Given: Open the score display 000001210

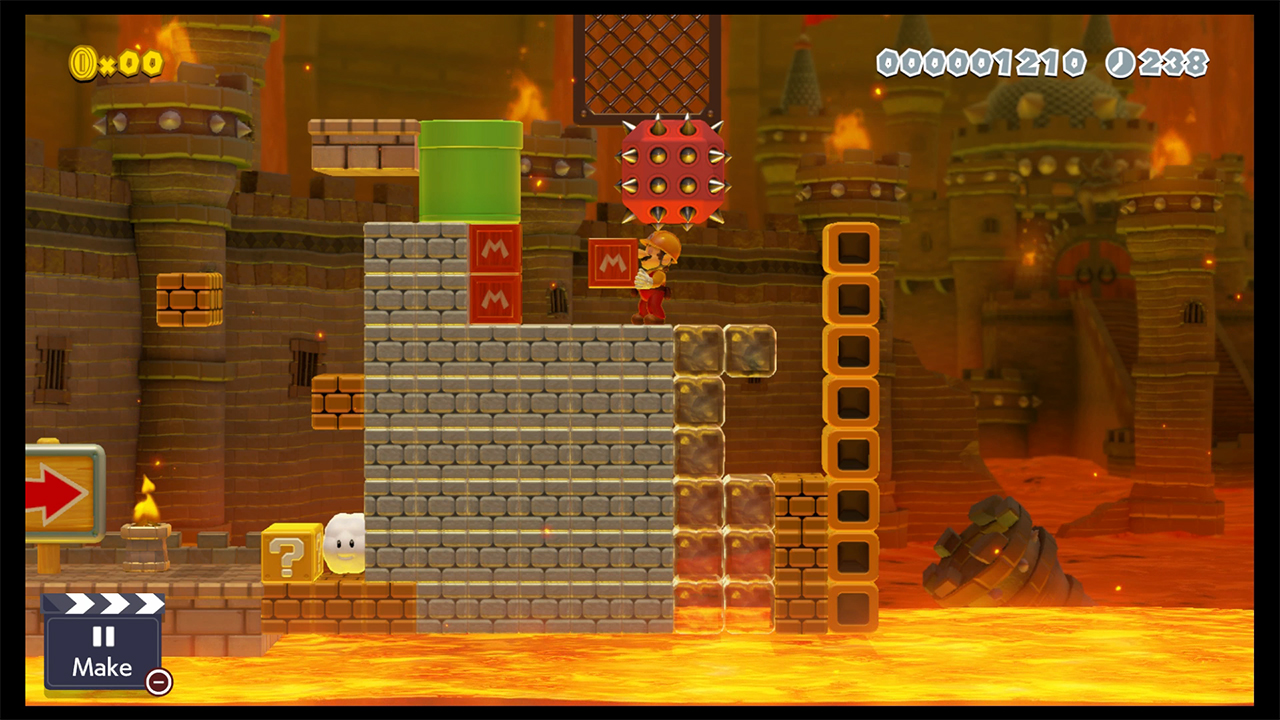Looking at the screenshot, I should (x=982, y=62).
